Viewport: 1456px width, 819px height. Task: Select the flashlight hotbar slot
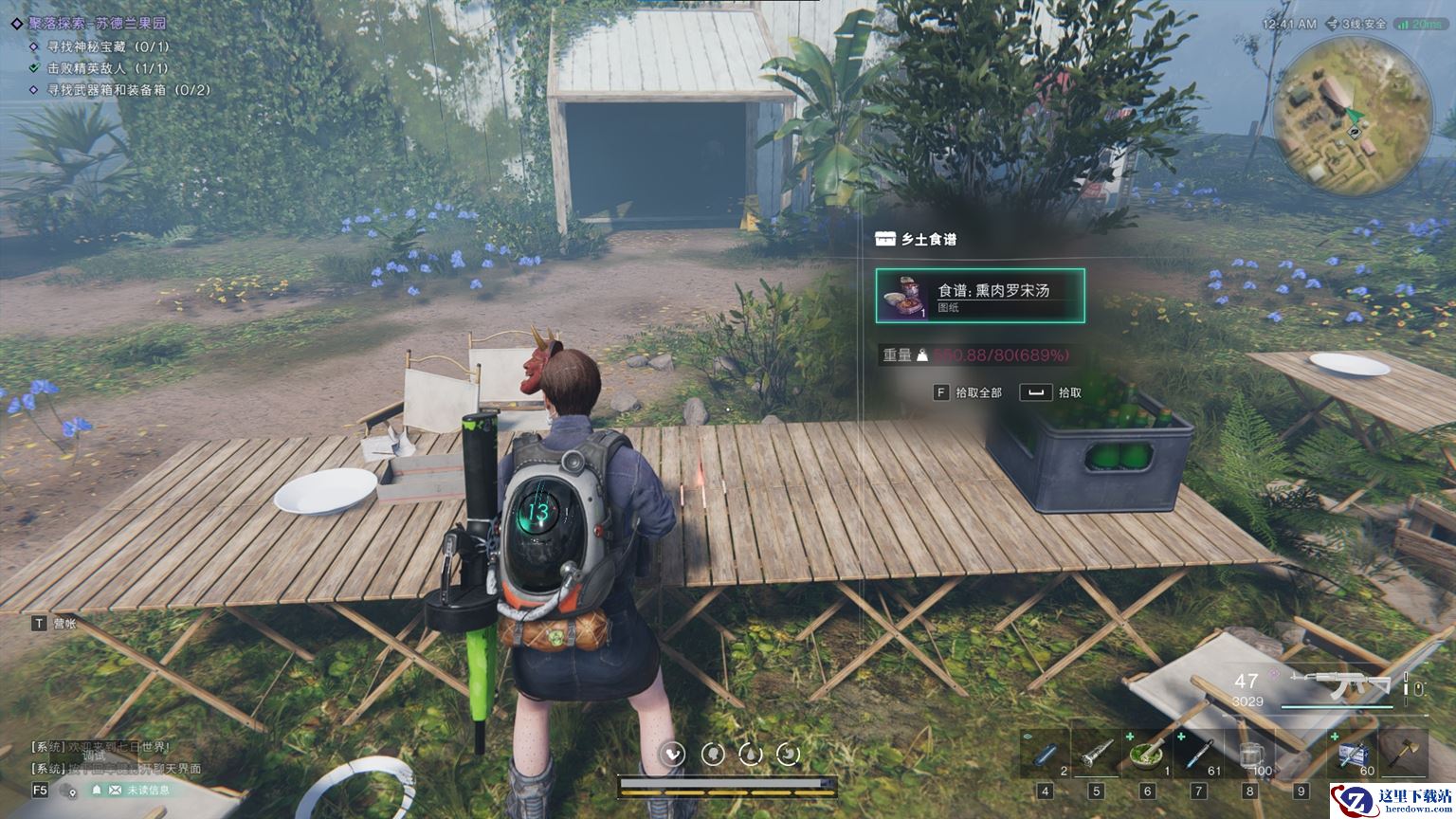tap(1096, 755)
